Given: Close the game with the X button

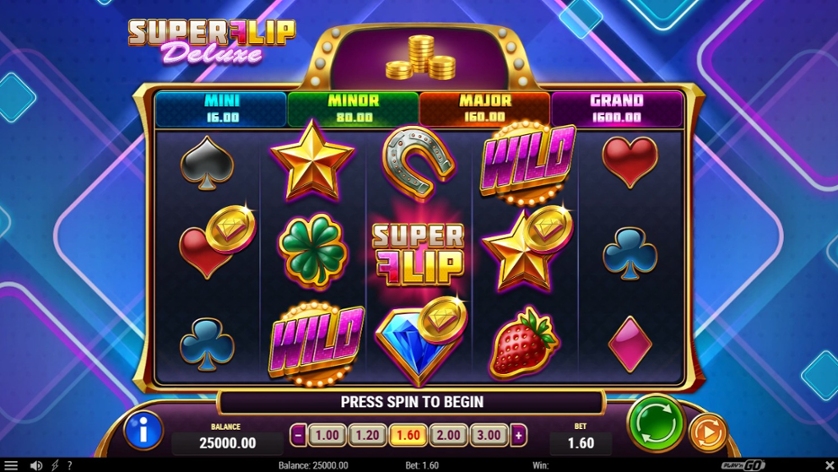Looking at the screenshot, I should coord(827,465).
